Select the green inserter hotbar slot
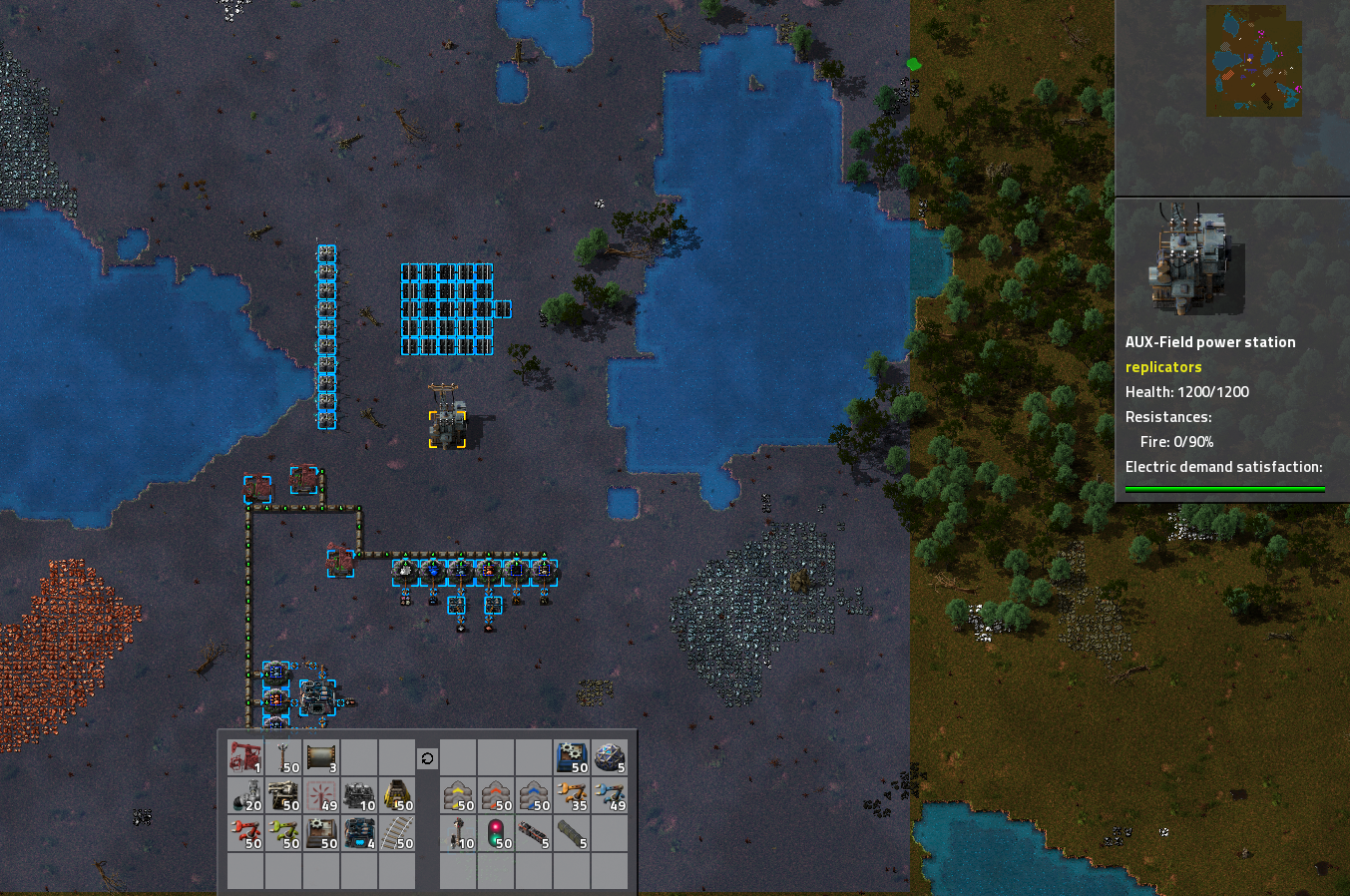The width and height of the screenshot is (1350, 896). pyautogui.click(x=283, y=834)
